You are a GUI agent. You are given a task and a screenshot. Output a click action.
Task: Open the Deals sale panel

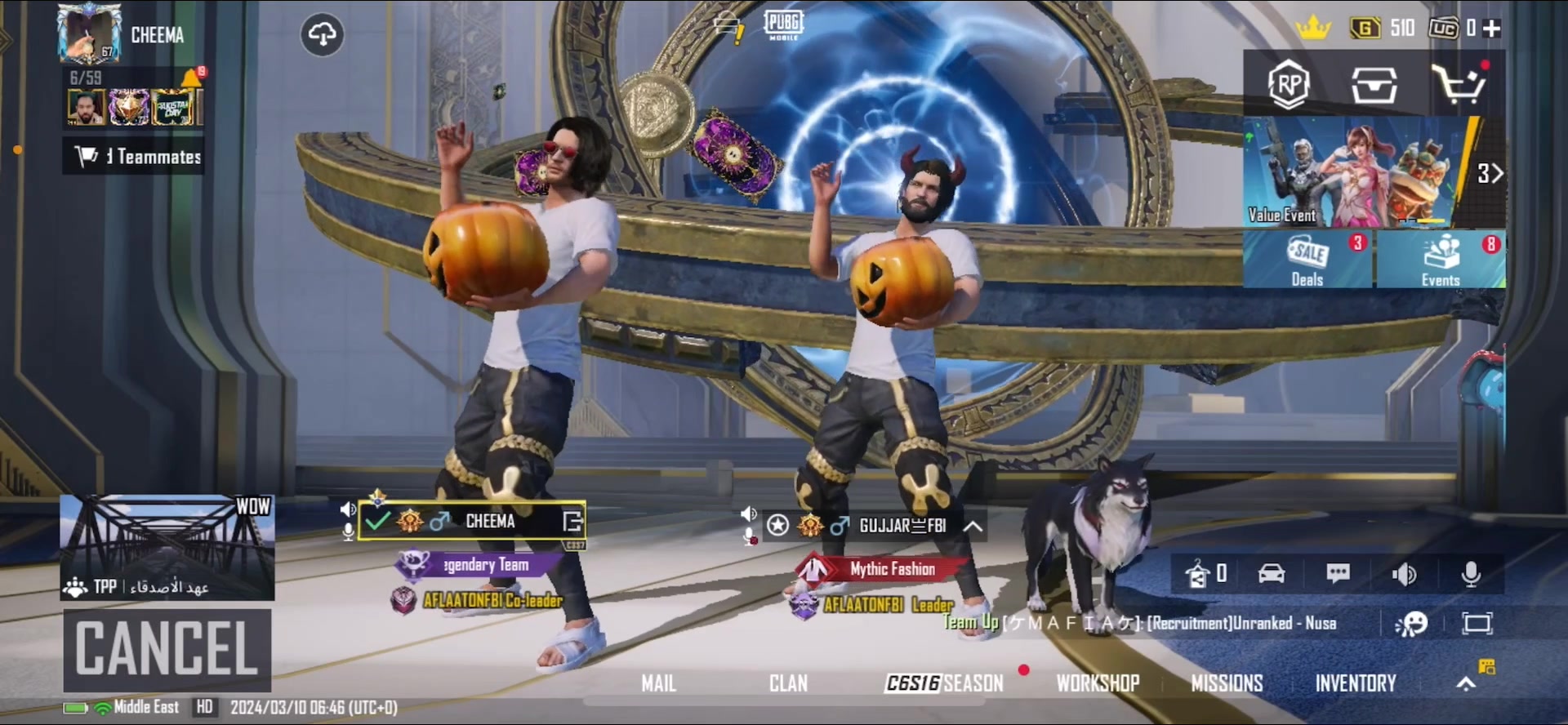(x=1308, y=260)
